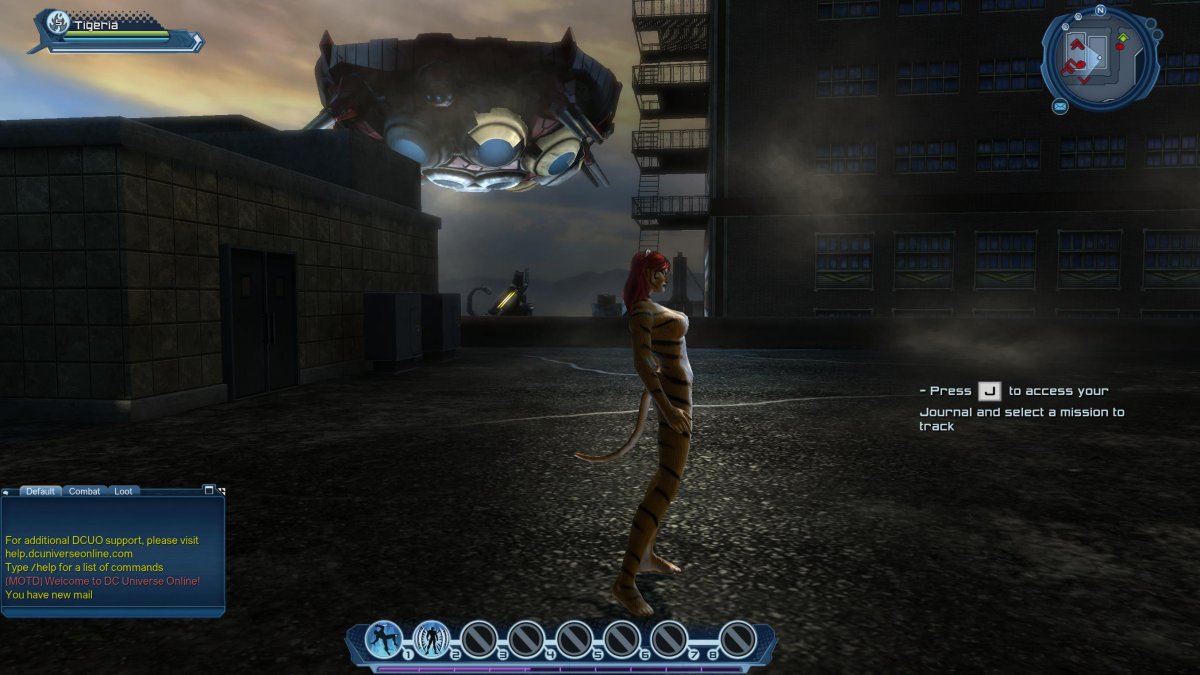
Task: Select the green diamond marker on the minimap
Action: click(1122, 39)
